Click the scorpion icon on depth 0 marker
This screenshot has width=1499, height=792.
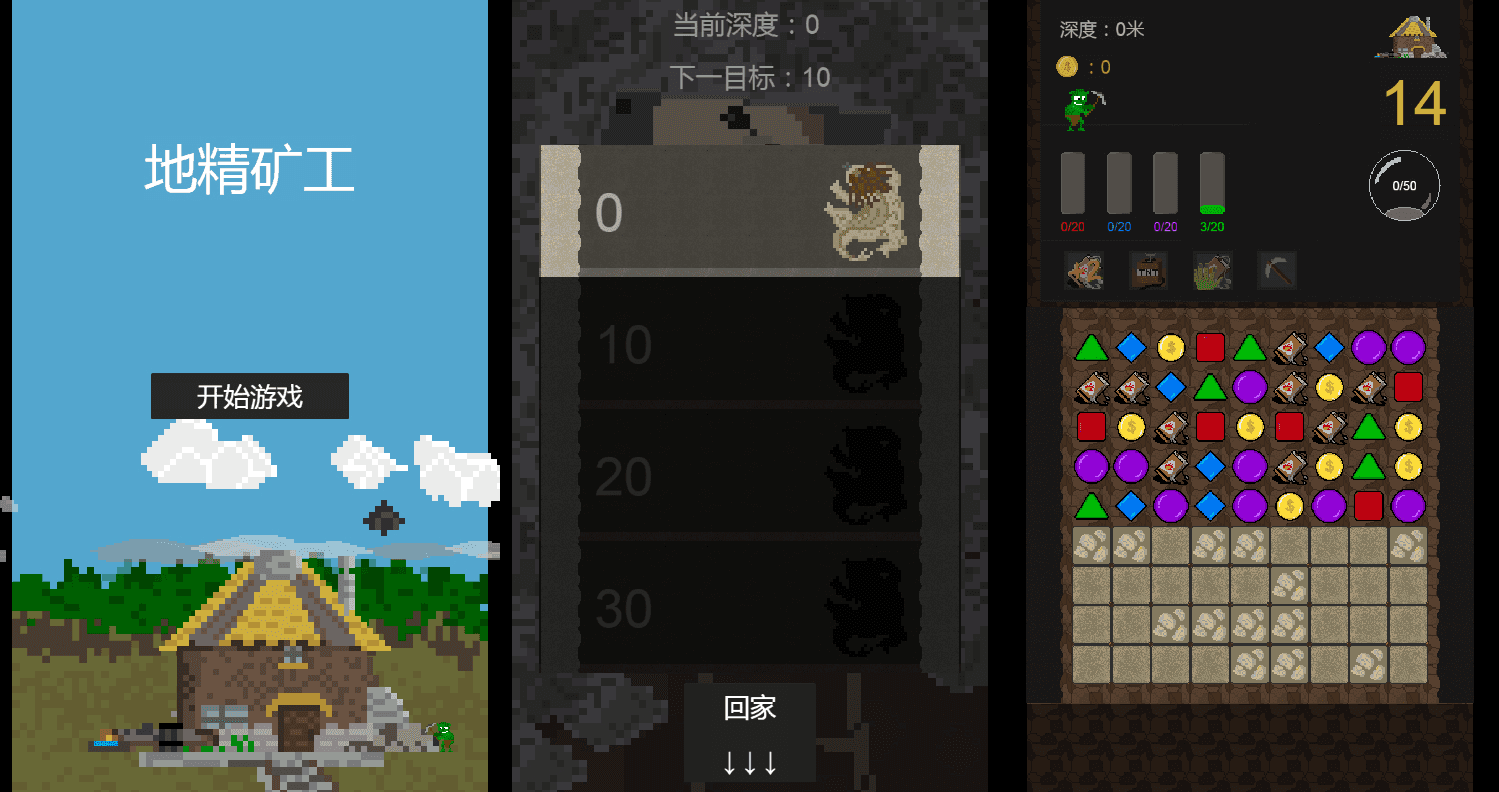[x=868, y=207]
